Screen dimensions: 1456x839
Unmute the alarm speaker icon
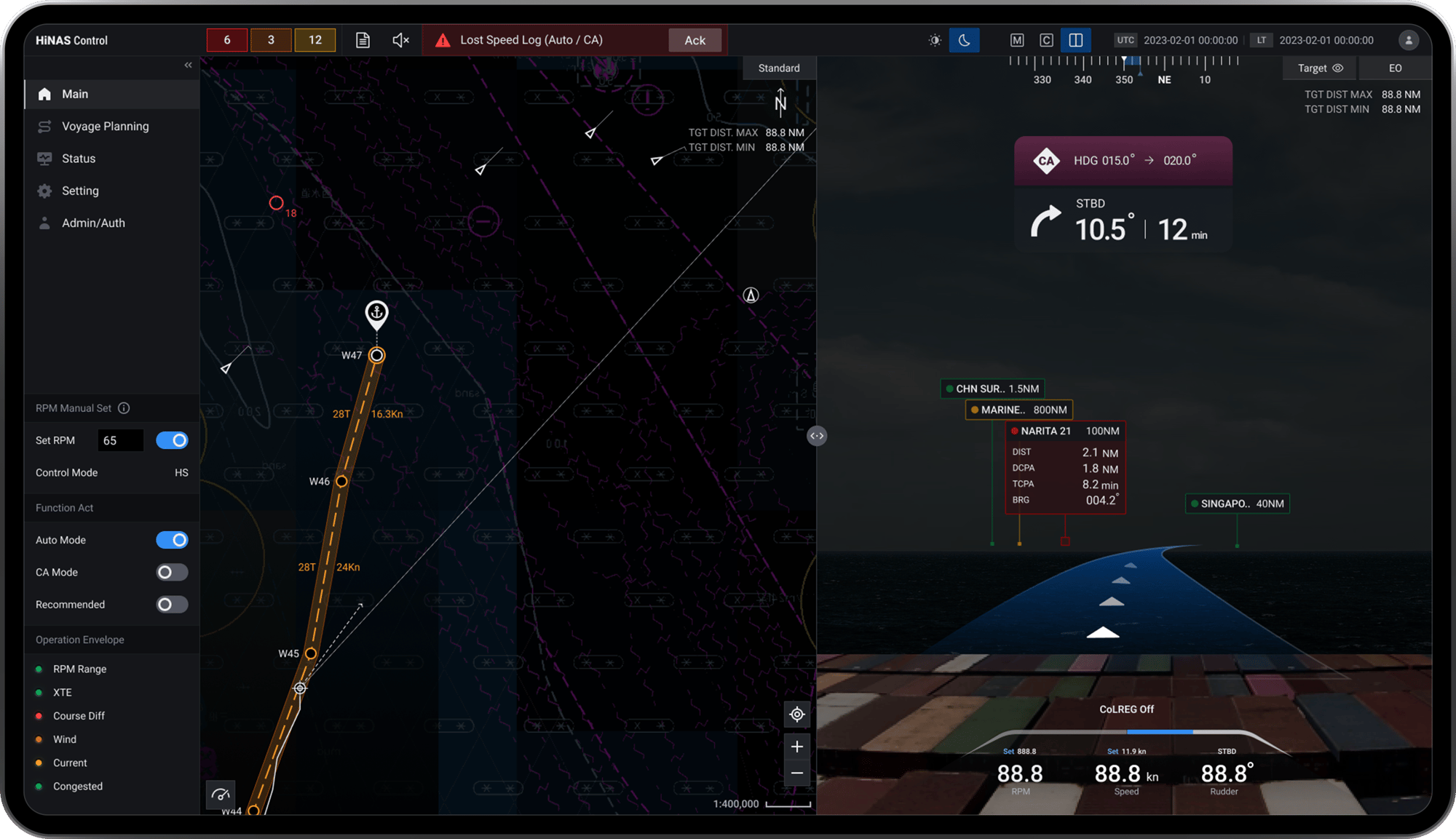(x=400, y=40)
